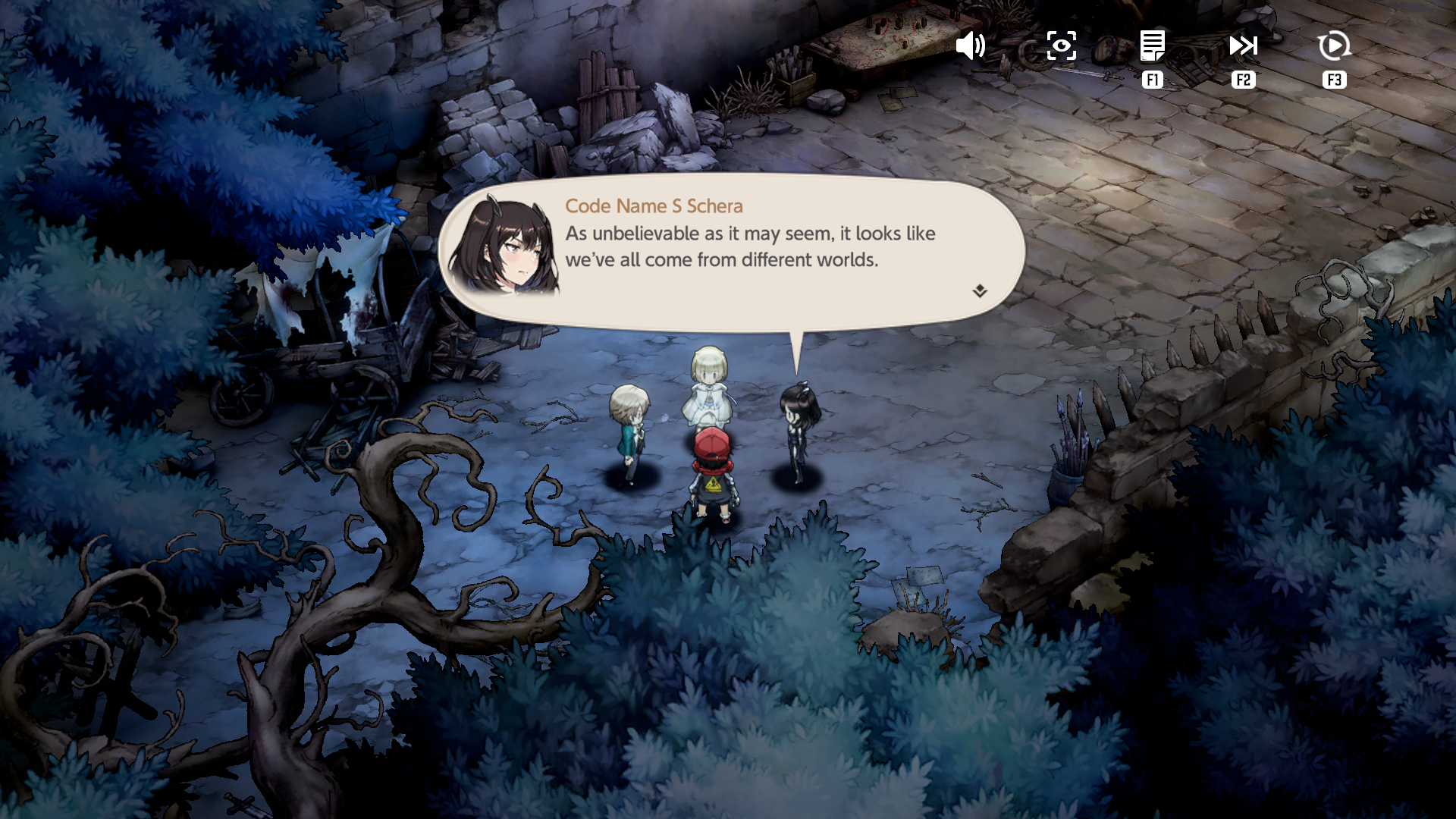Open the dialogue log icon

click(x=1152, y=46)
